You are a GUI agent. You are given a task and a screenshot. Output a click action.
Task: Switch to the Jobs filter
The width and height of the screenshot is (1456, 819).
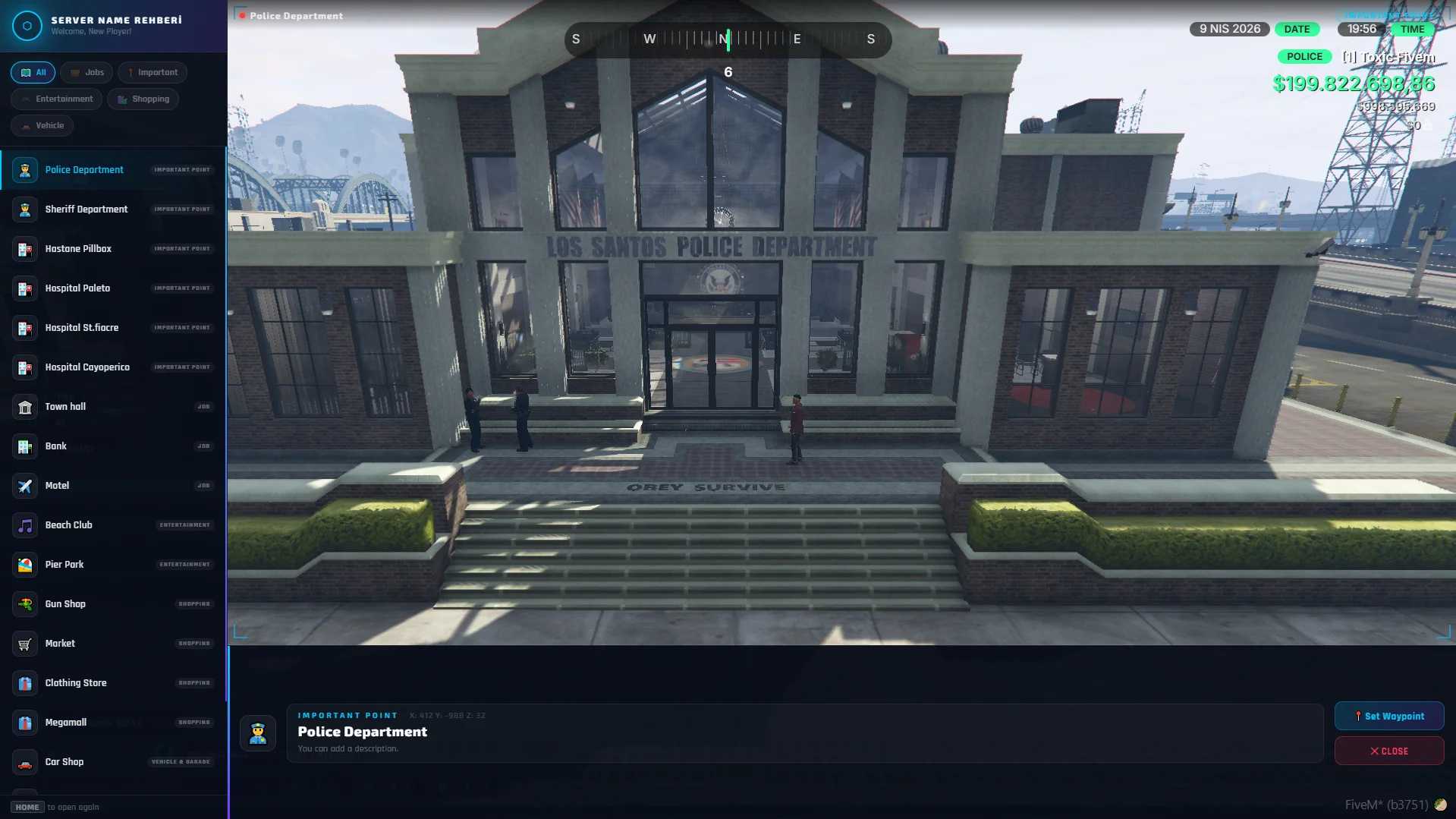[x=87, y=73]
